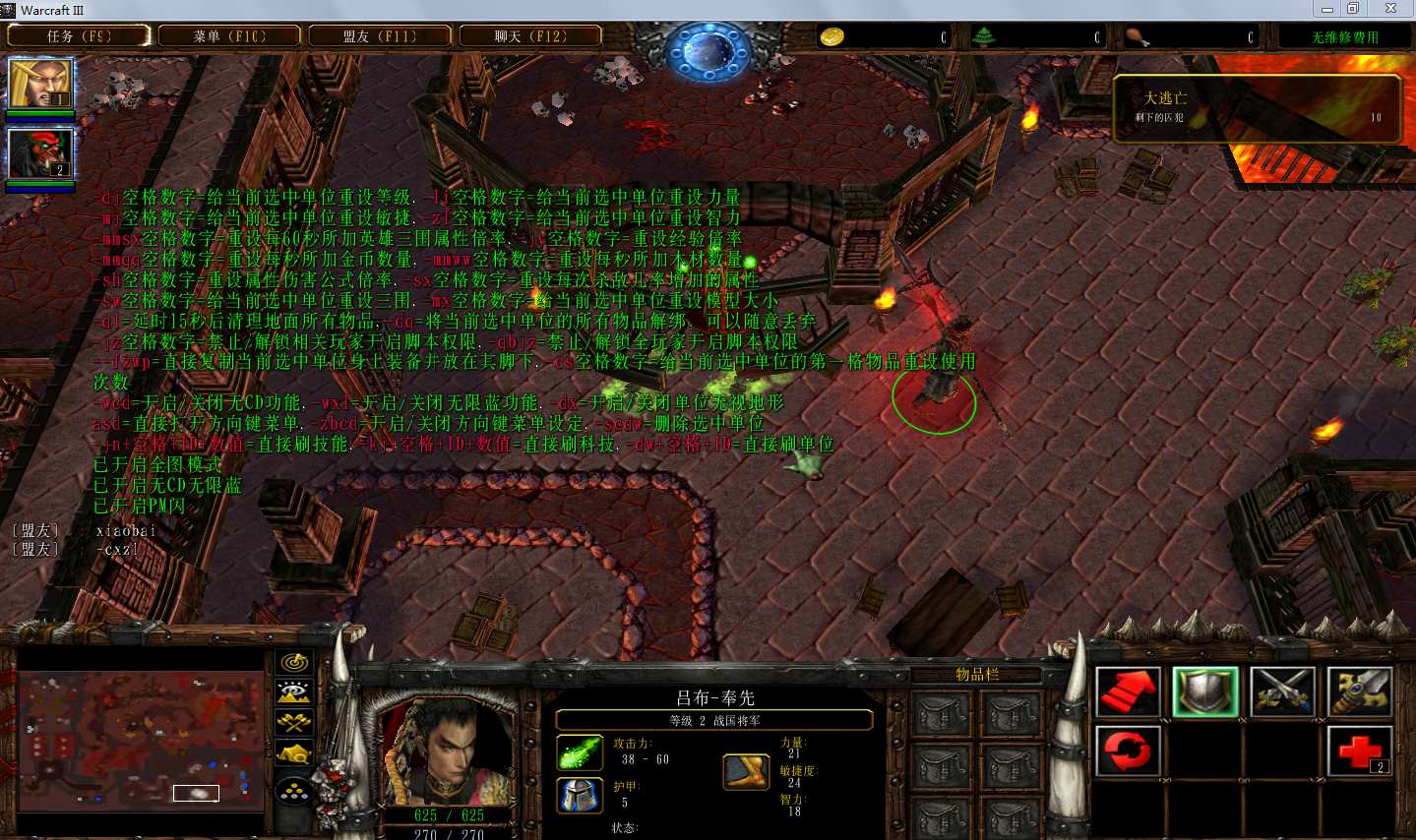Toggle the formation movement button
Viewport: 1416px width, 840px height.
(294, 790)
